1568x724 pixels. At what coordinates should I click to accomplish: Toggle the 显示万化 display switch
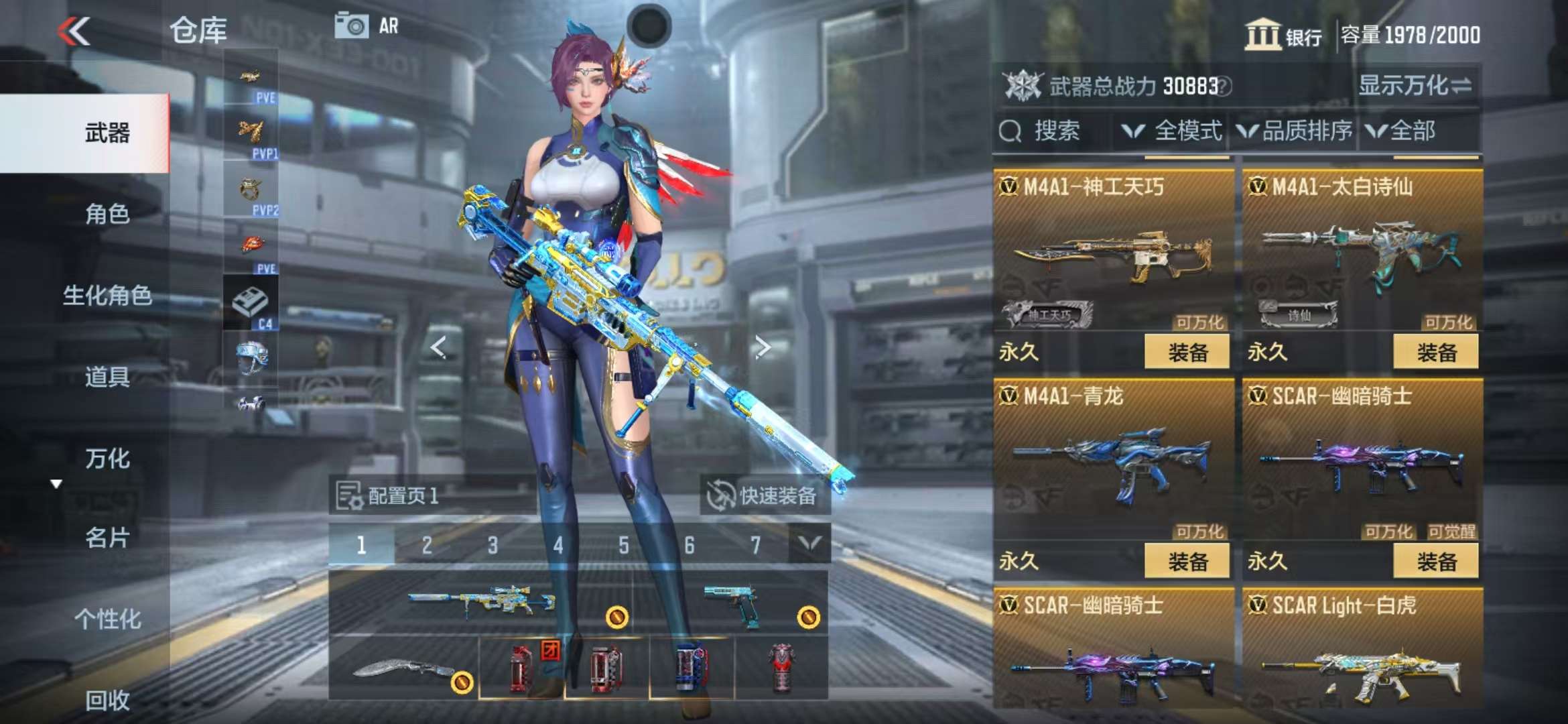[x=1415, y=86]
